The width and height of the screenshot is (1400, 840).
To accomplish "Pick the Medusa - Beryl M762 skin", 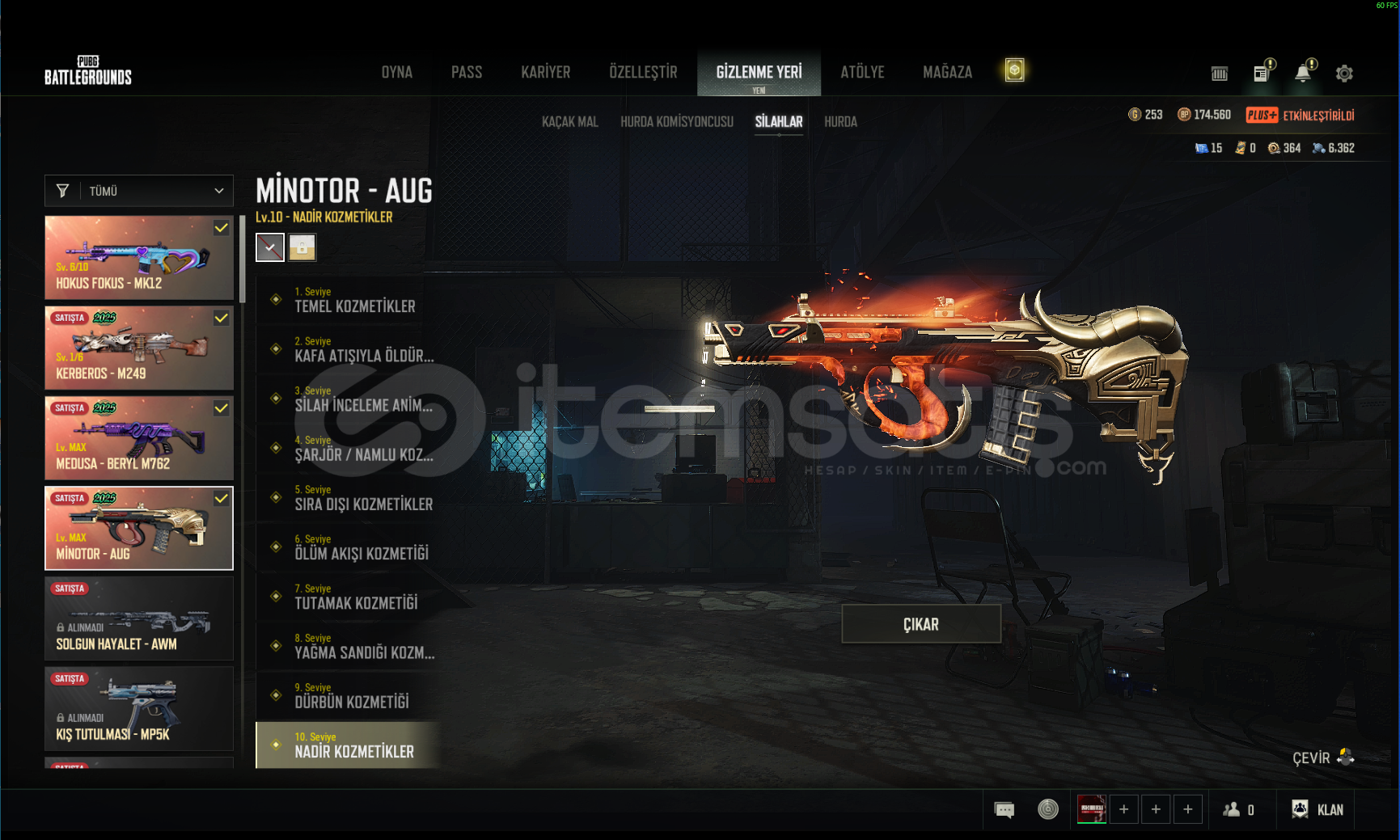I will point(139,438).
